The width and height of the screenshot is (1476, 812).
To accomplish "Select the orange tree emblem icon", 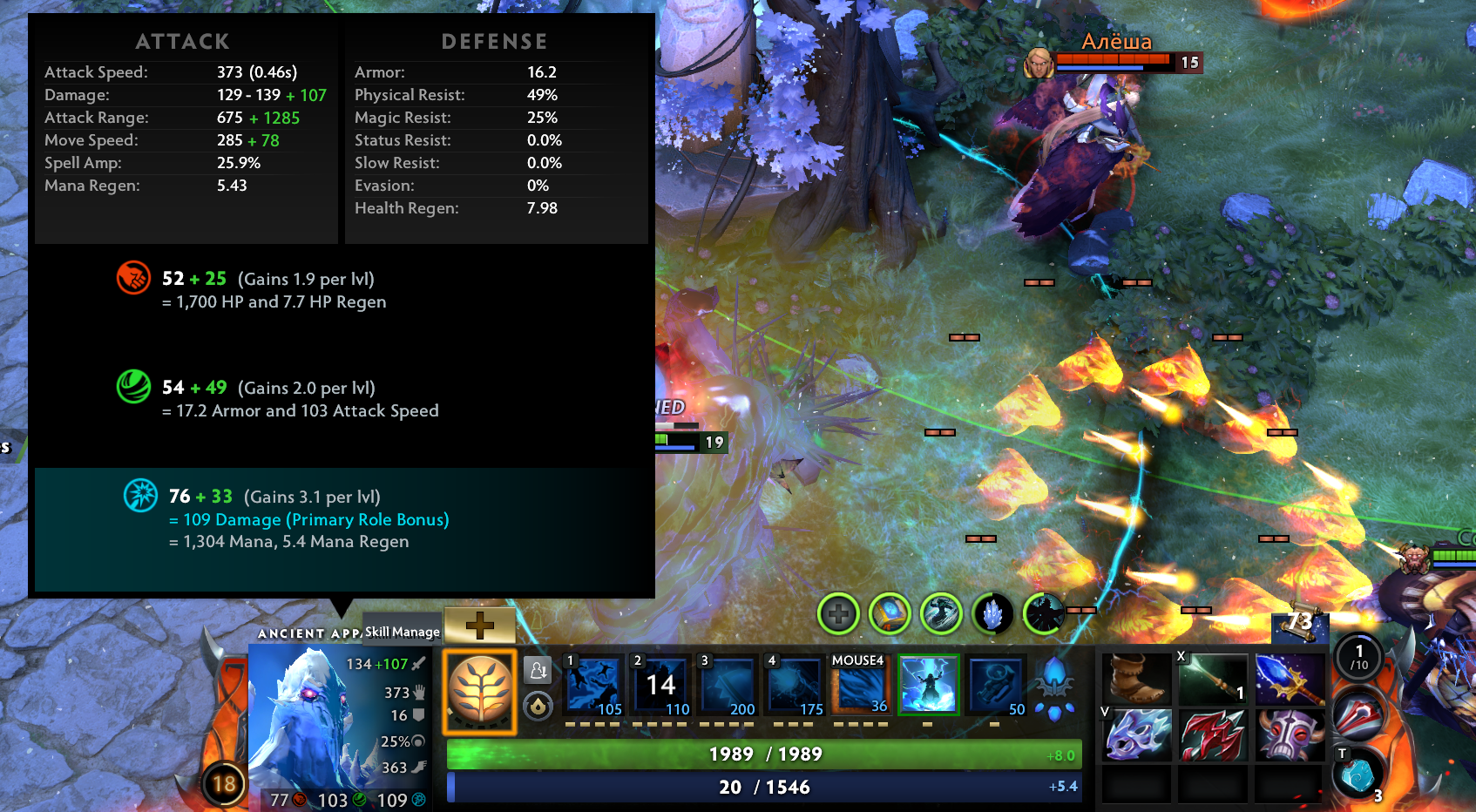I will click(479, 691).
